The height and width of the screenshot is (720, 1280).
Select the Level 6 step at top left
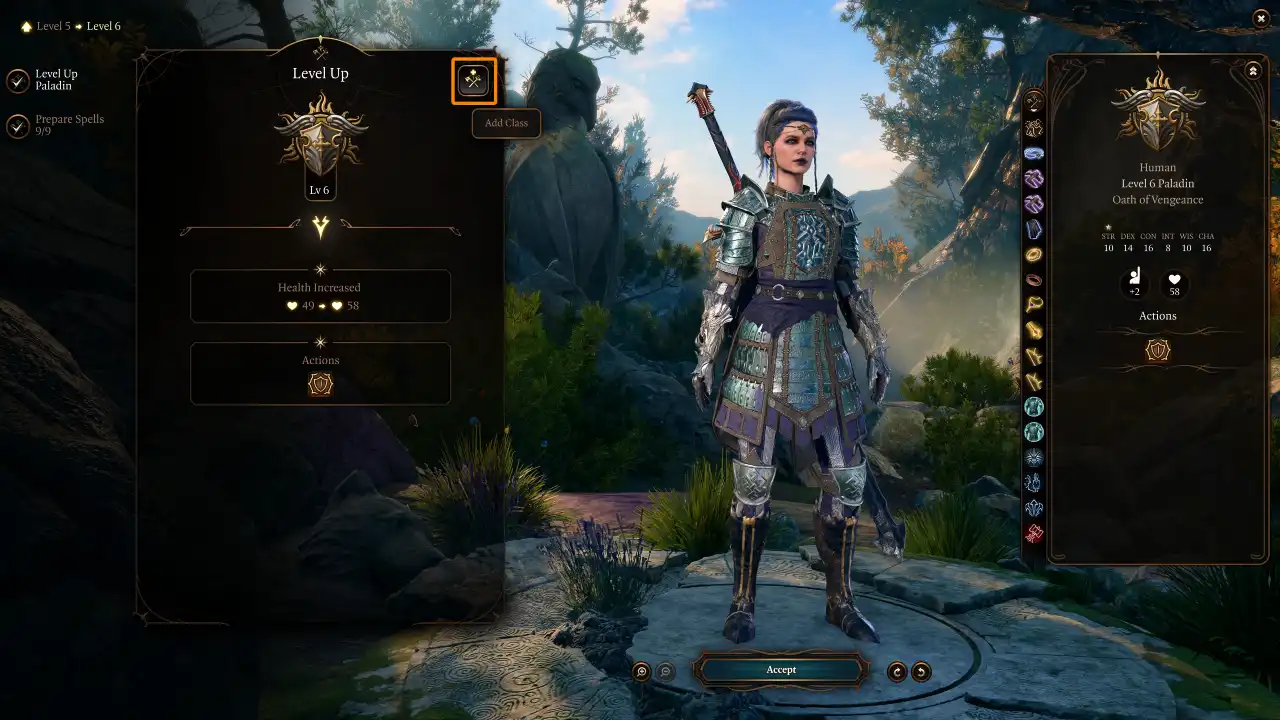104,26
